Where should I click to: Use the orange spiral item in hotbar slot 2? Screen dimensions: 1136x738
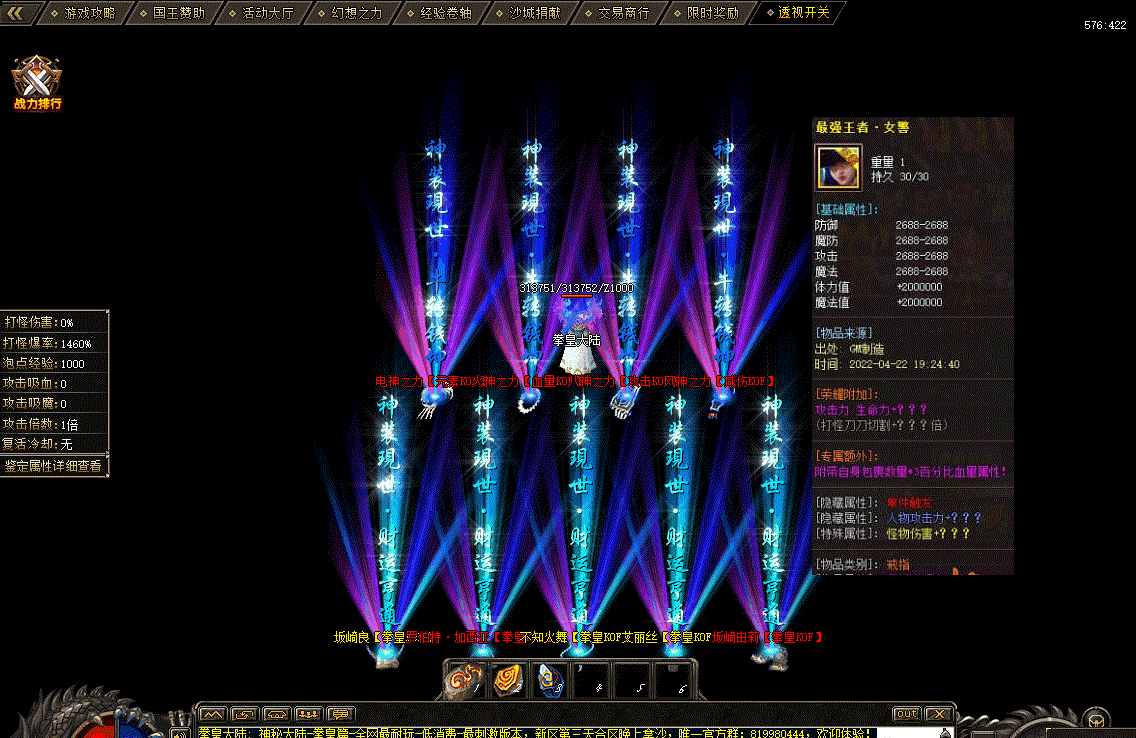(x=506, y=680)
